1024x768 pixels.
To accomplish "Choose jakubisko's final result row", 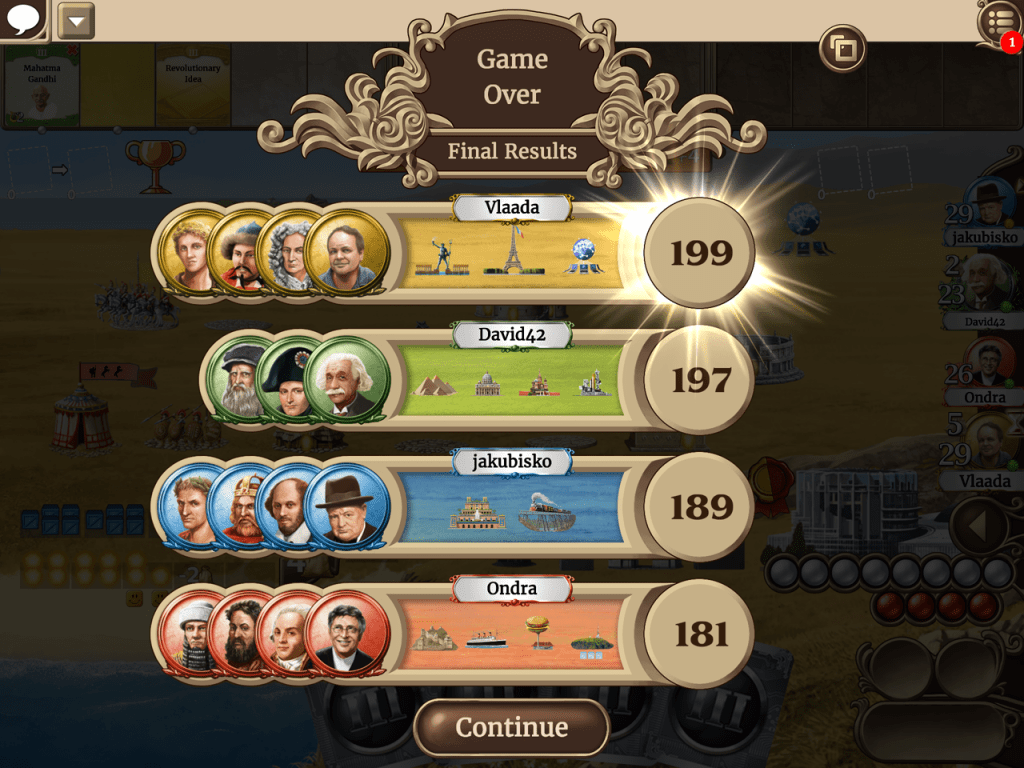I will pos(510,508).
